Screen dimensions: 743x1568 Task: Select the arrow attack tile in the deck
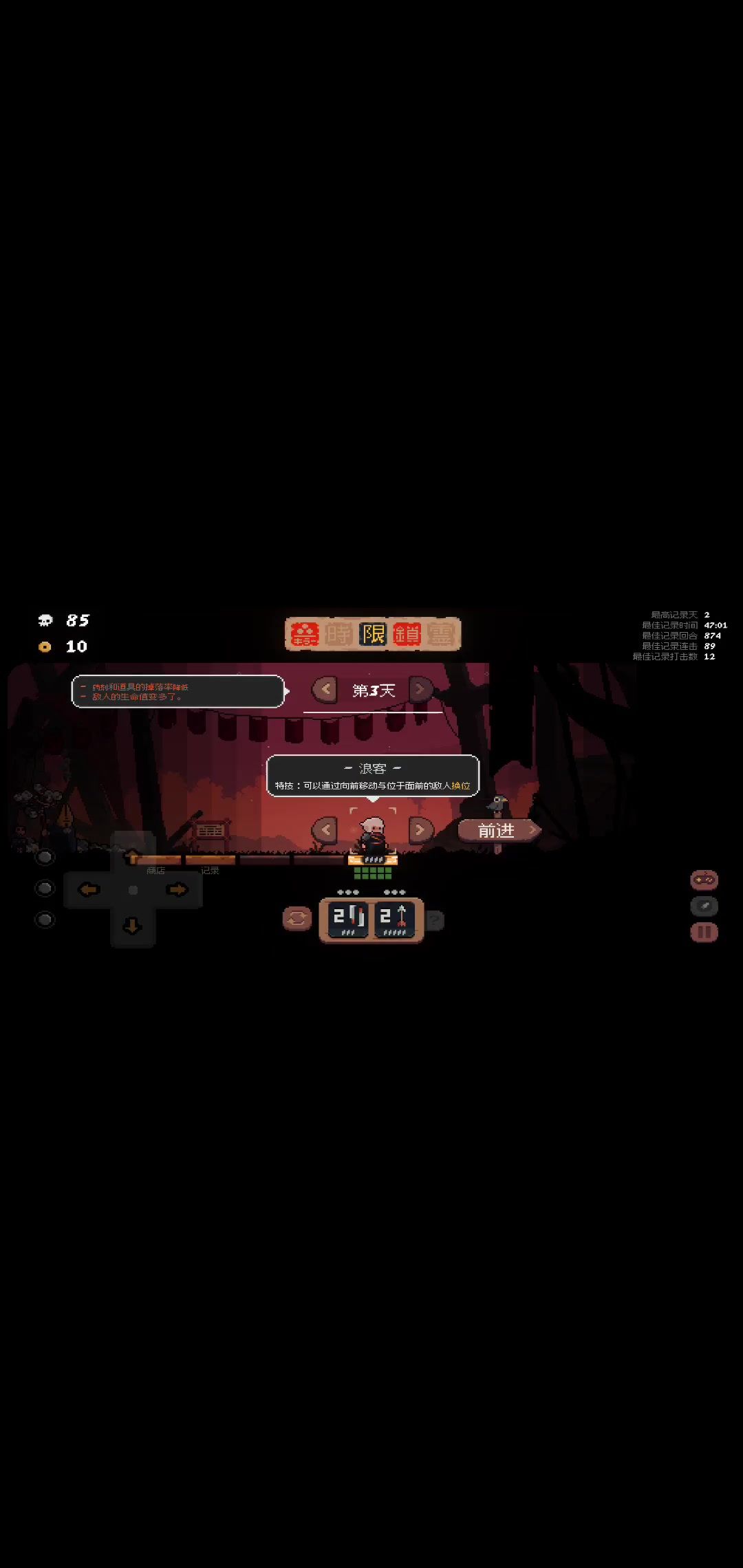[394, 919]
